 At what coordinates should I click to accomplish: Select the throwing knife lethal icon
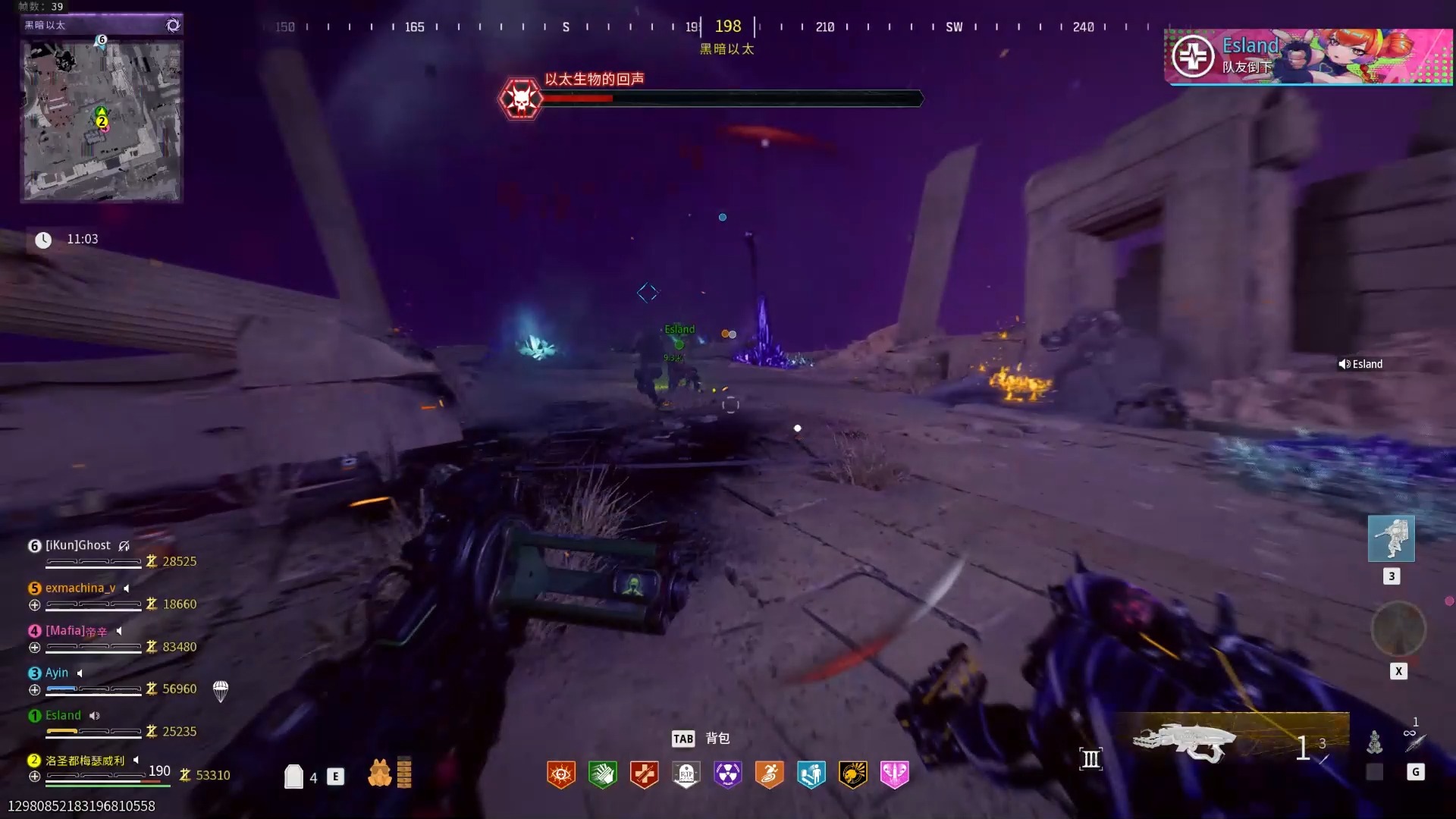click(x=1415, y=743)
